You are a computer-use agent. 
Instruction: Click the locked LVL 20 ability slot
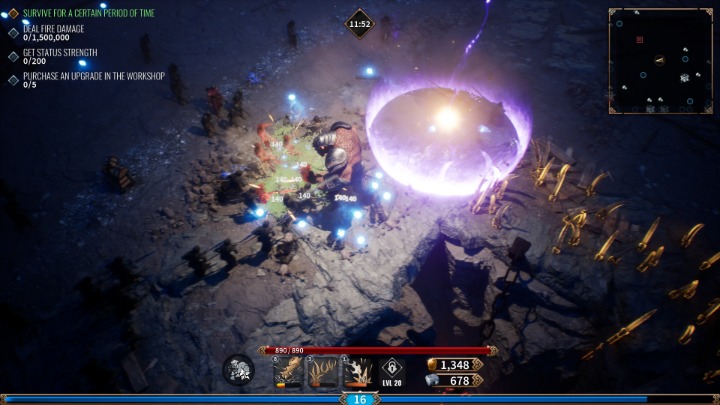point(393,371)
